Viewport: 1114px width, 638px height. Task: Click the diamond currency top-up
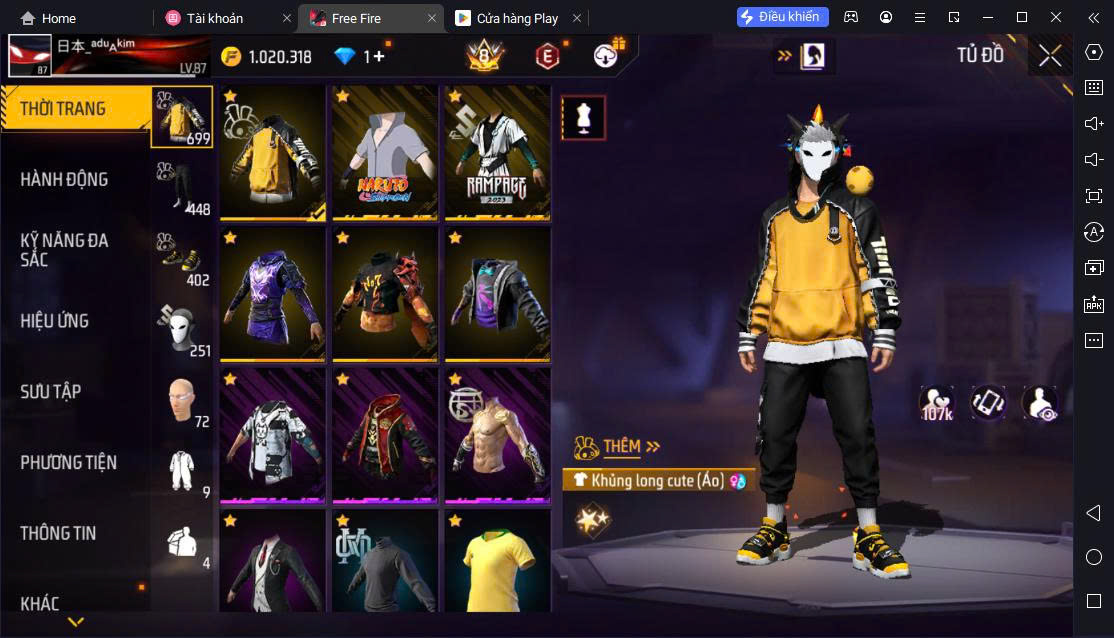coord(360,57)
